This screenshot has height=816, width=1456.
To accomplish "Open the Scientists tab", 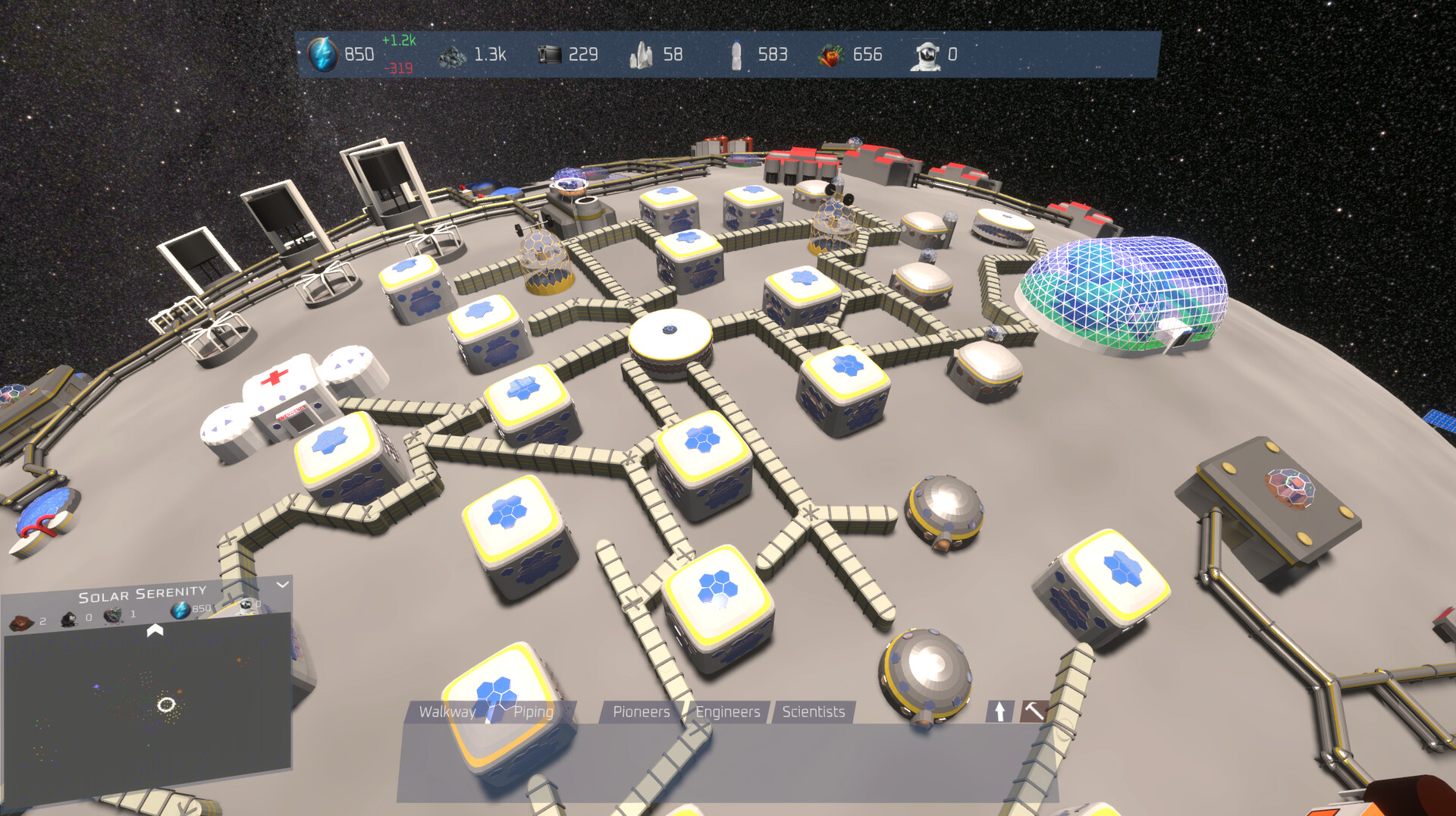I will 813,712.
